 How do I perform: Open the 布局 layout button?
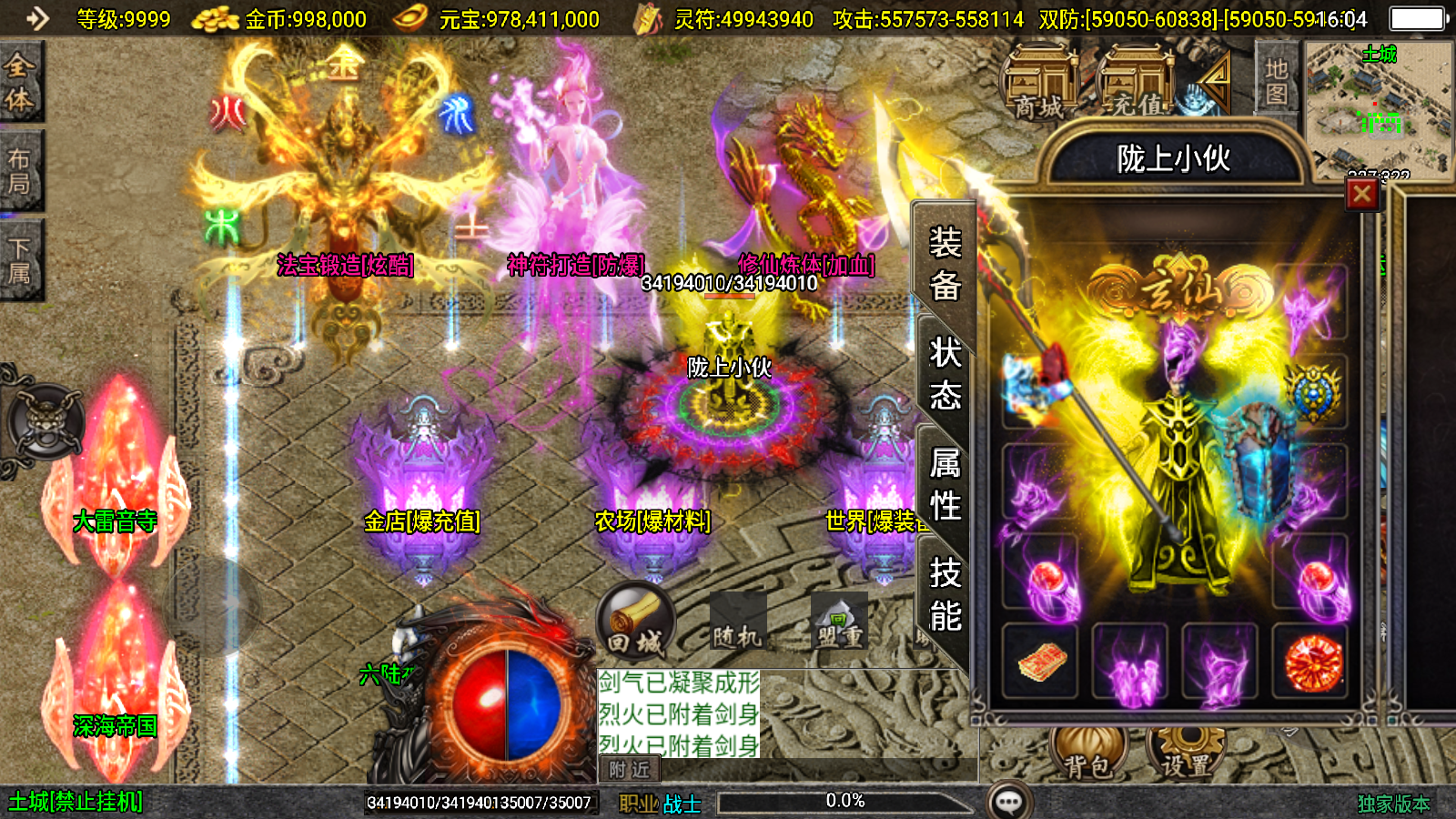[x=20, y=171]
